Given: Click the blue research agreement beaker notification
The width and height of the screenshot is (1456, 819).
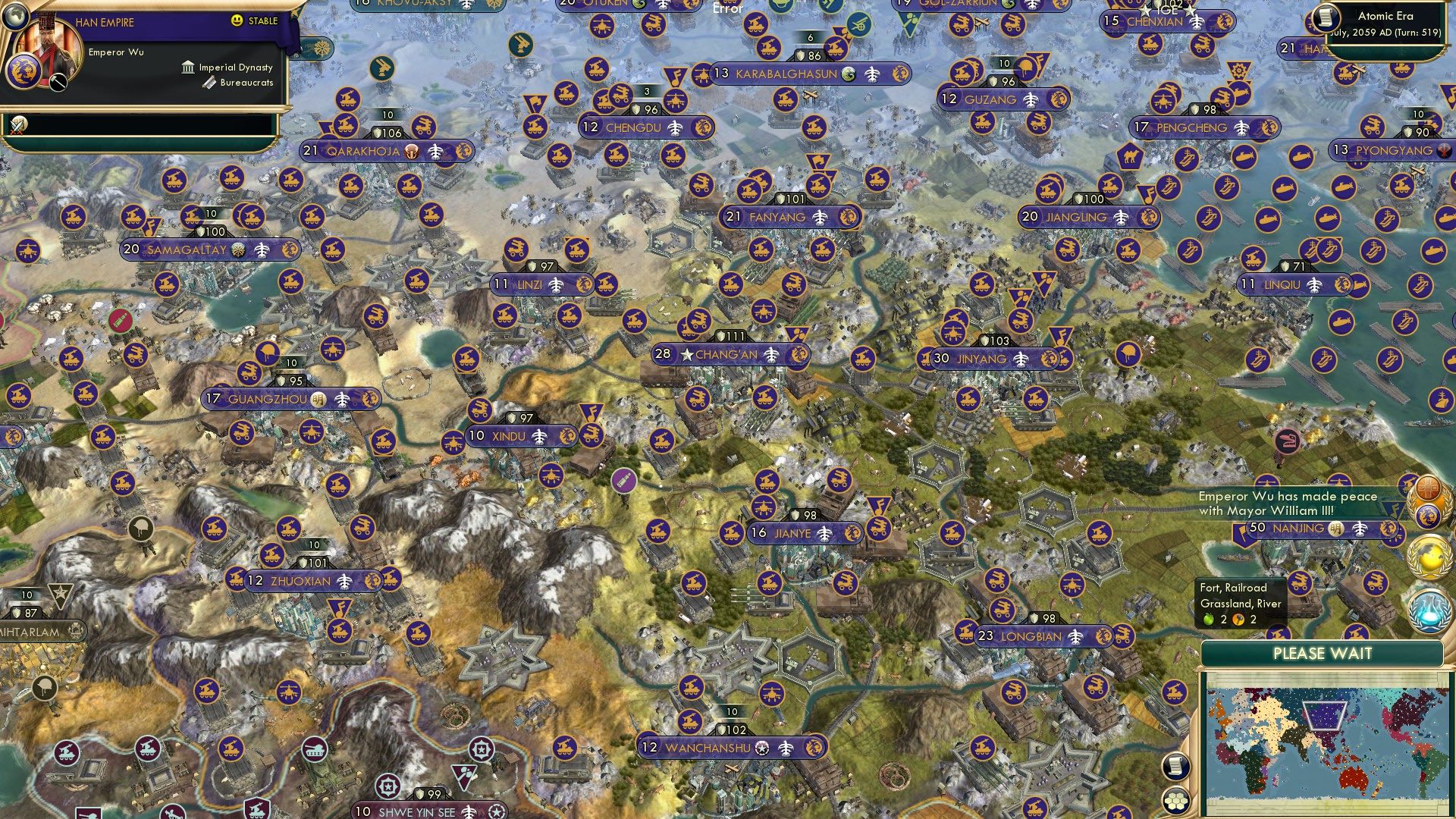Looking at the screenshot, I should 1429,610.
